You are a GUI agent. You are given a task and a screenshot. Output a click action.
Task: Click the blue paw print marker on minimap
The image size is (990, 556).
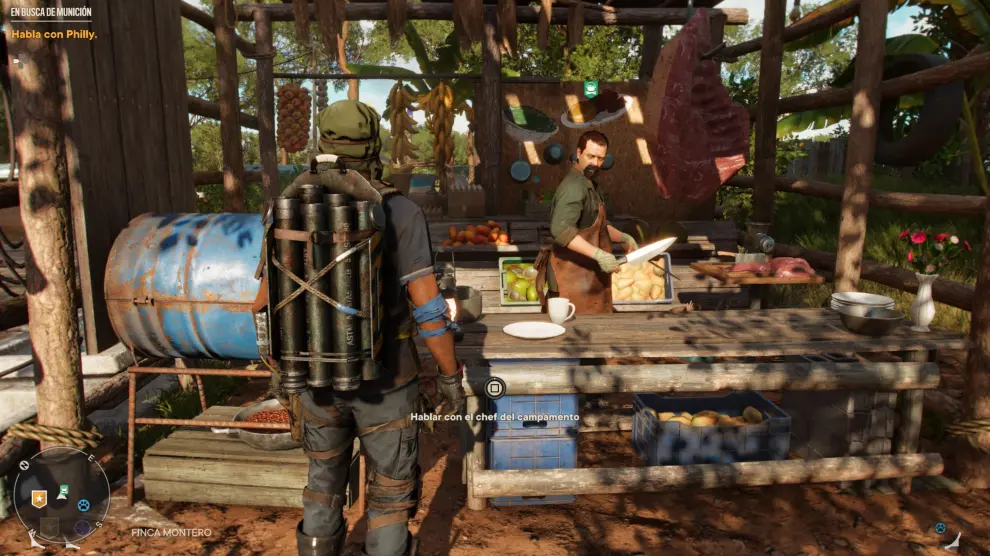tap(83, 505)
